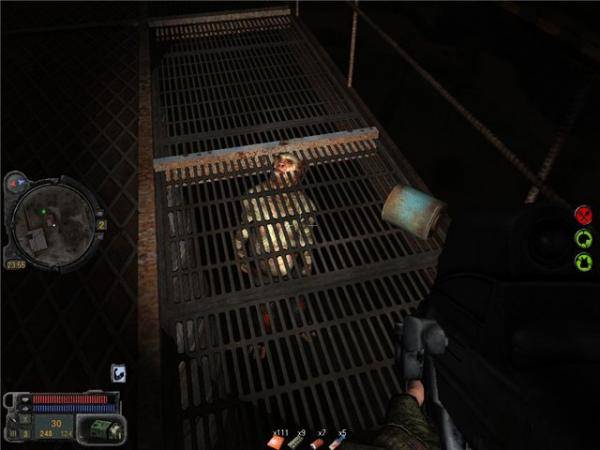Click the lower green status indicator icon

point(583,261)
